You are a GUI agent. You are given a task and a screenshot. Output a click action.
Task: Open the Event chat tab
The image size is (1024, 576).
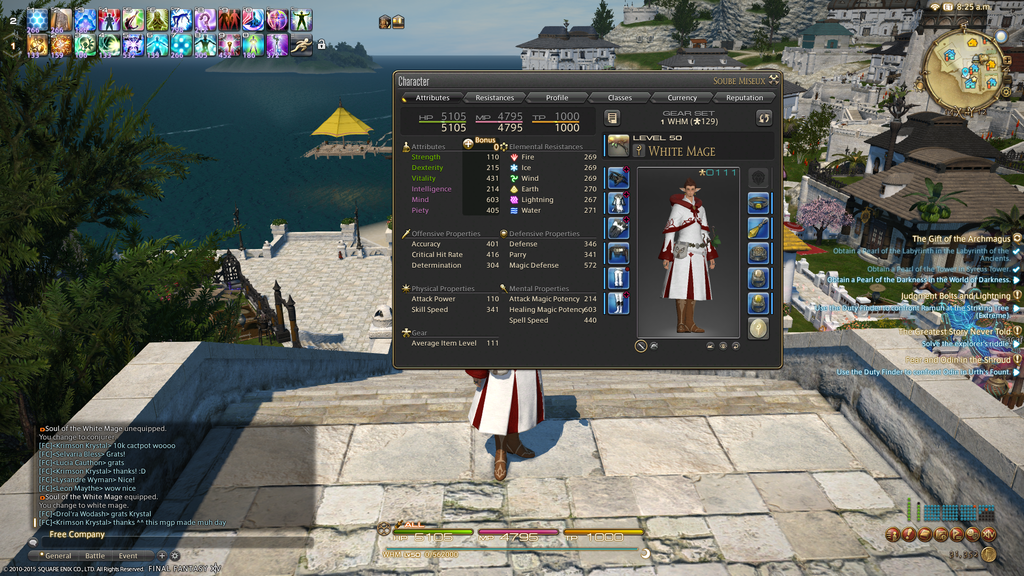[x=128, y=556]
